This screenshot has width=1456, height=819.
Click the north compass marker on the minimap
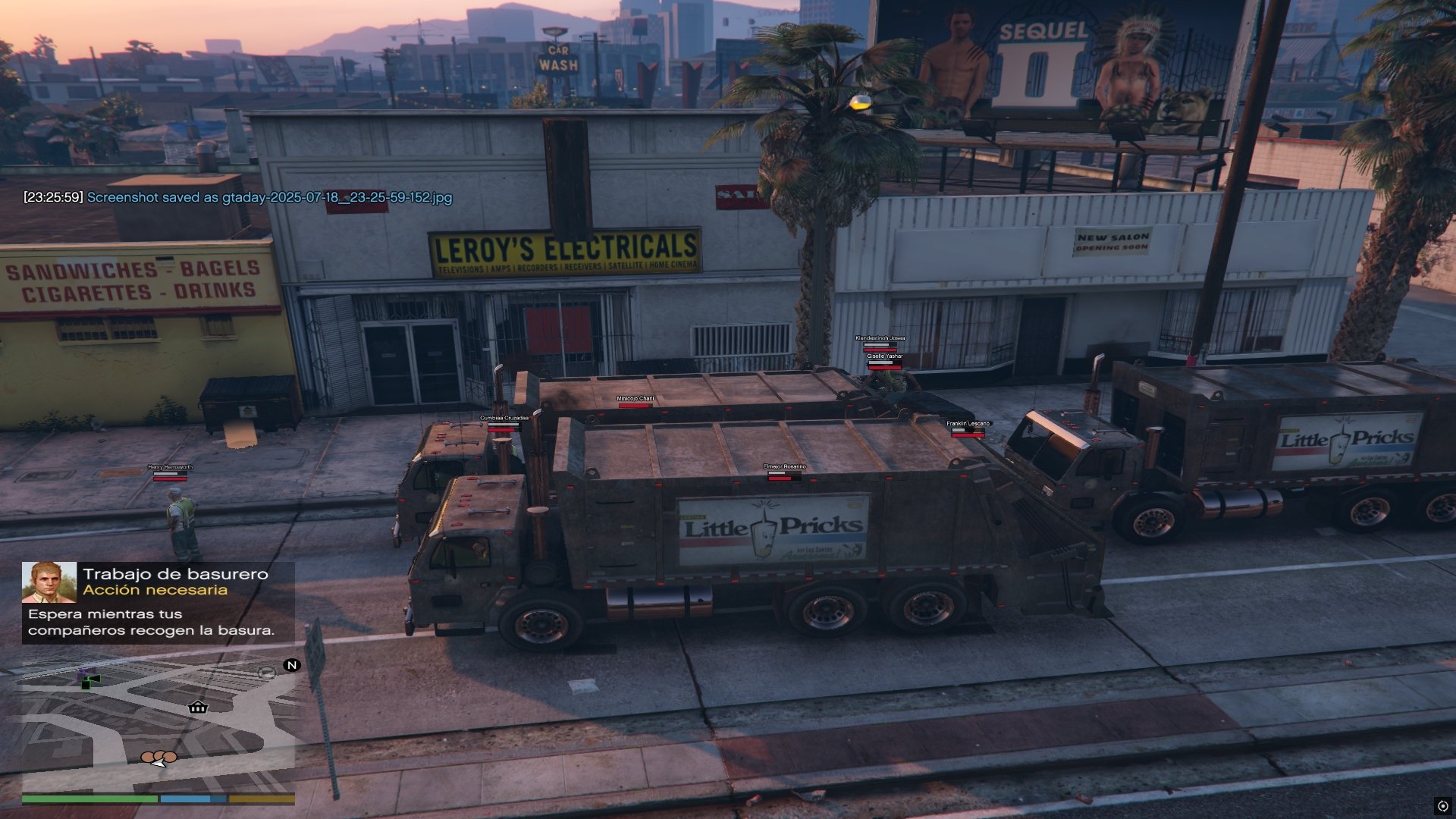[x=291, y=665]
